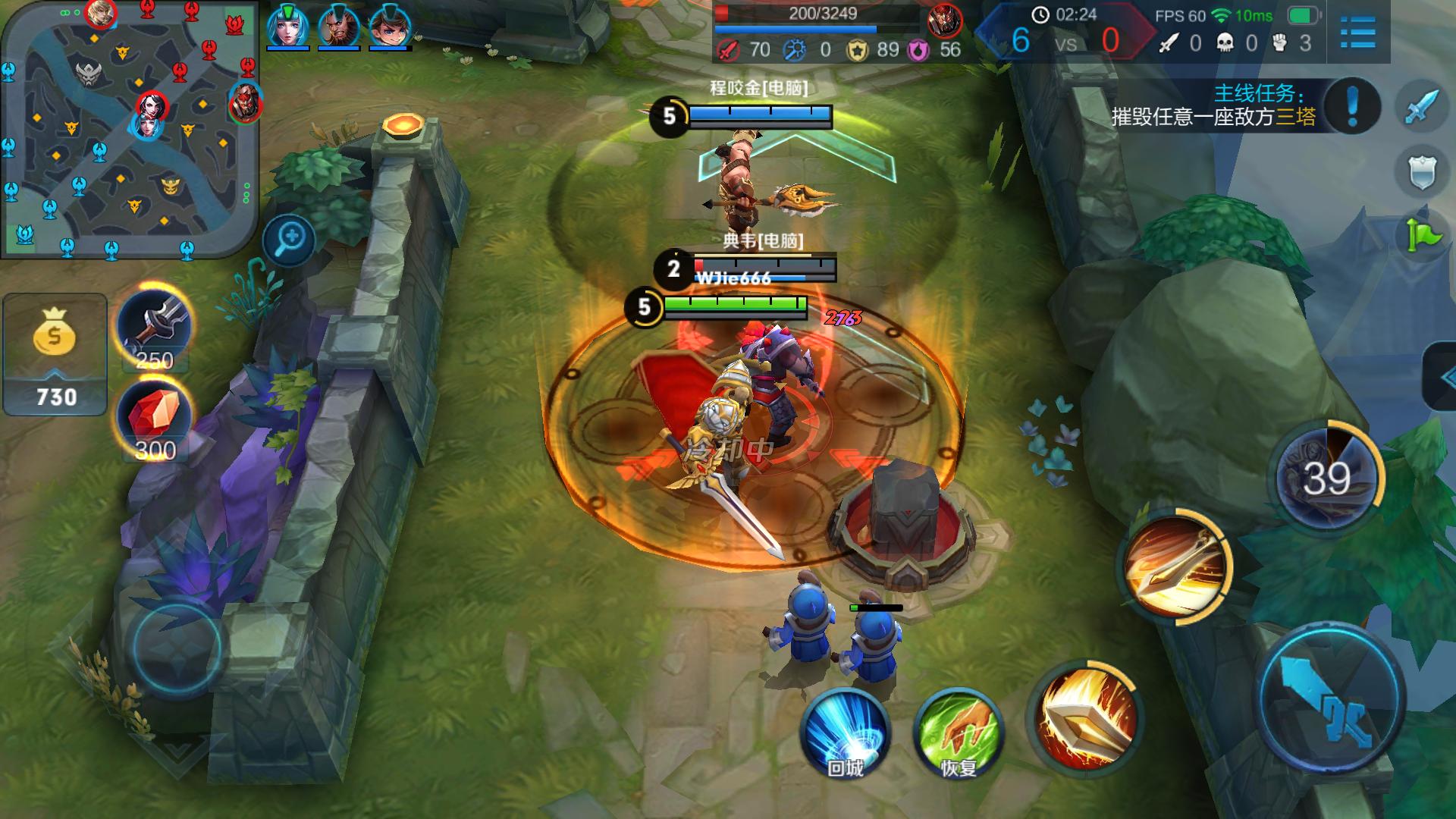Buy the recommended 300 gold red gem

155,419
